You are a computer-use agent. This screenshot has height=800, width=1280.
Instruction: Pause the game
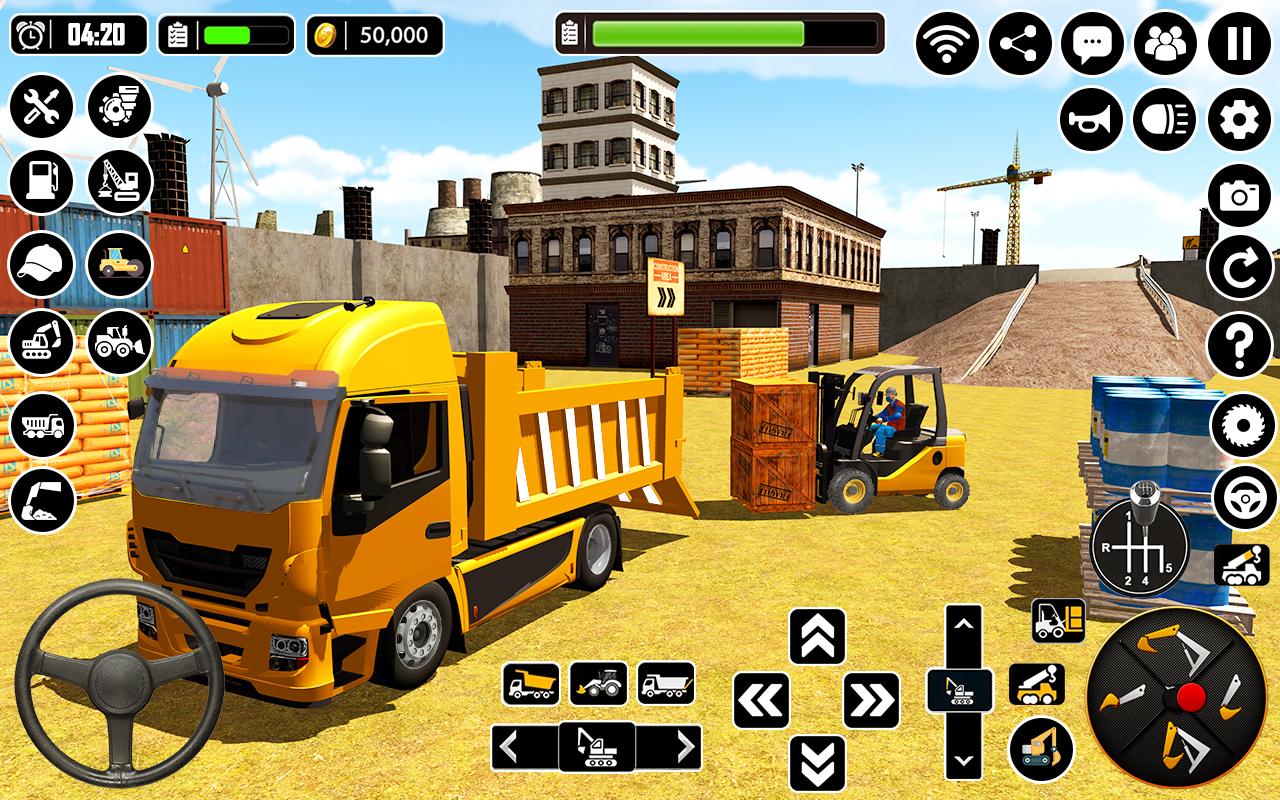coord(1239,44)
